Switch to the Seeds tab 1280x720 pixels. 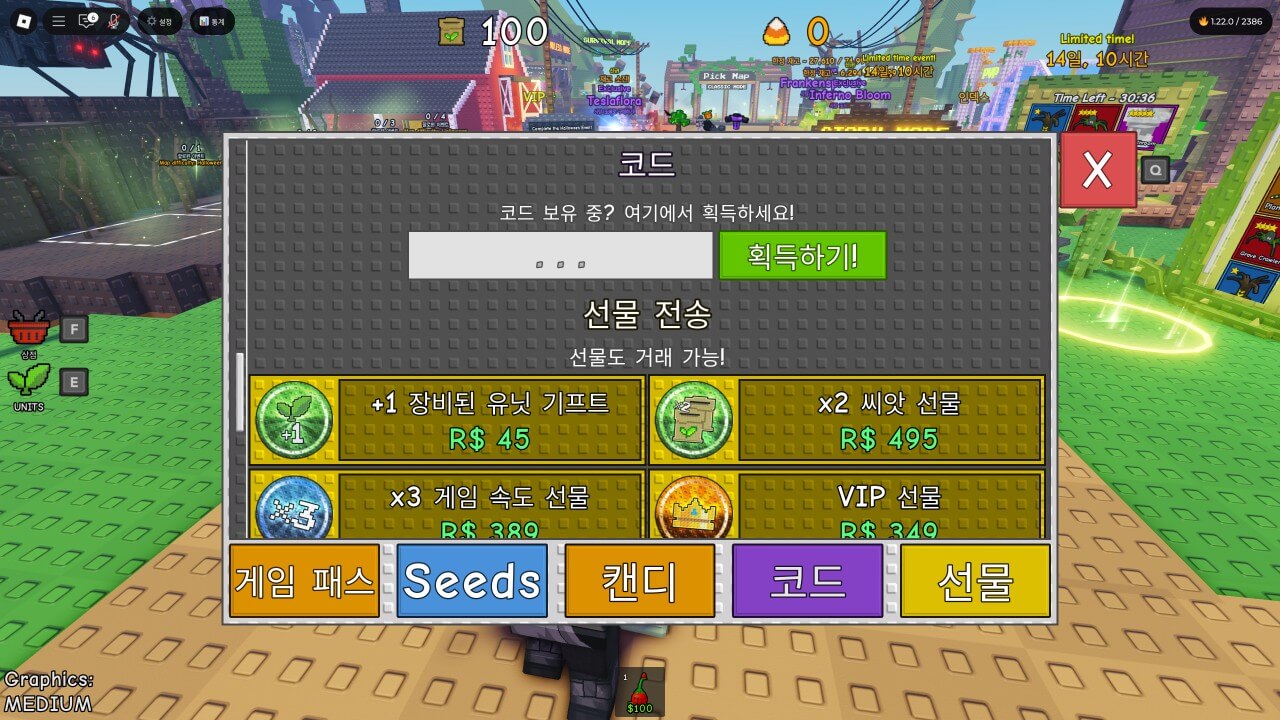click(x=471, y=578)
